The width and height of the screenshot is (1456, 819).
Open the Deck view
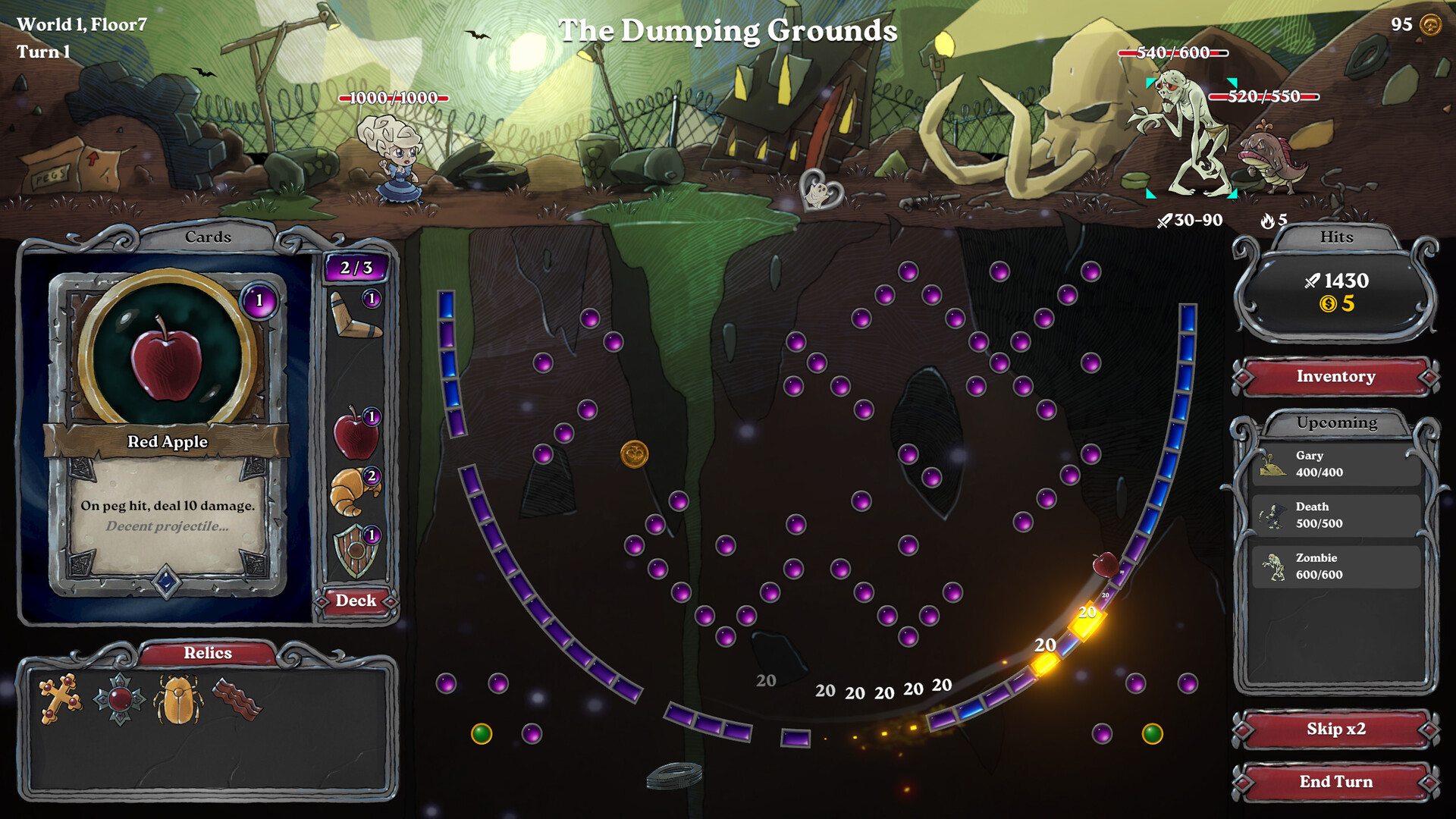[356, 601]
